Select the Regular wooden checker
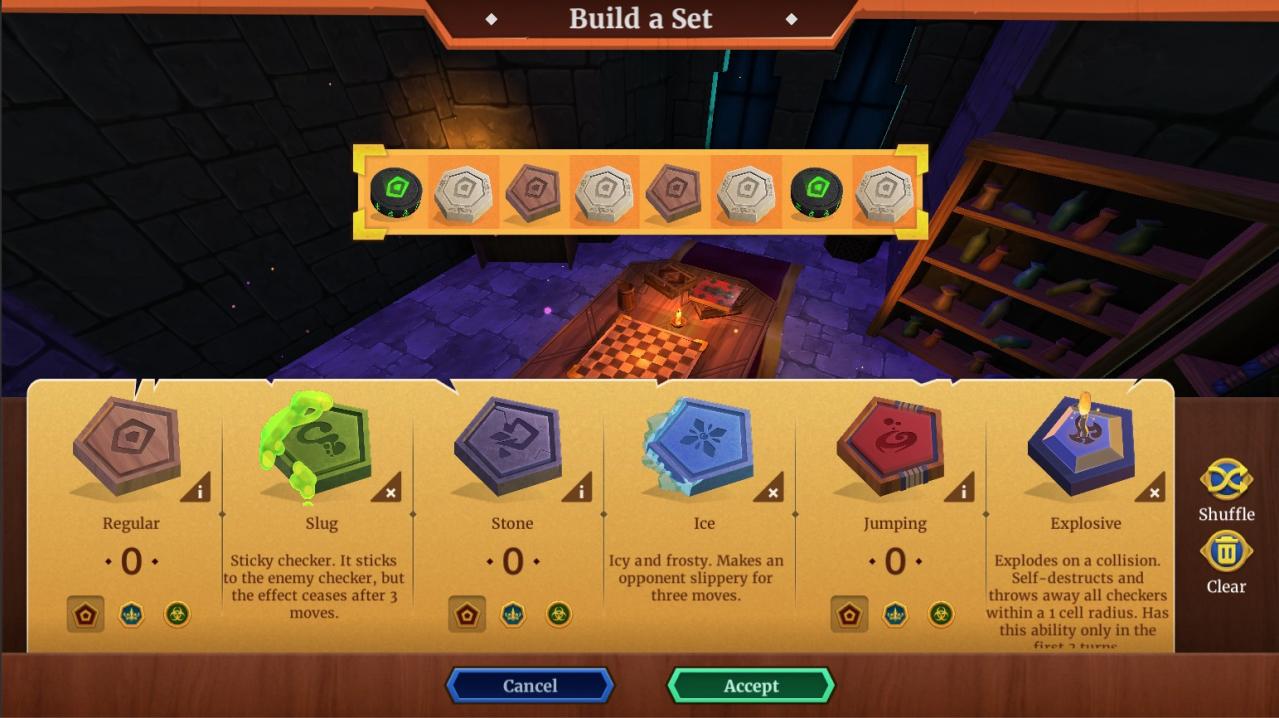The height and width of the screenshot is (718, 1279). coord(127,445)
